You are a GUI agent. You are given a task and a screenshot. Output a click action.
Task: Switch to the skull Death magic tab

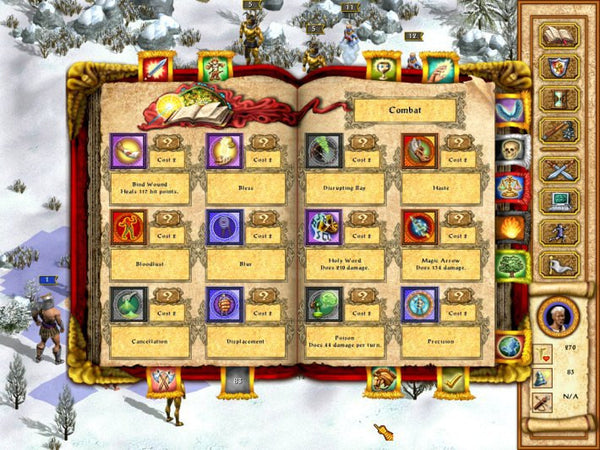pos(510,149)
